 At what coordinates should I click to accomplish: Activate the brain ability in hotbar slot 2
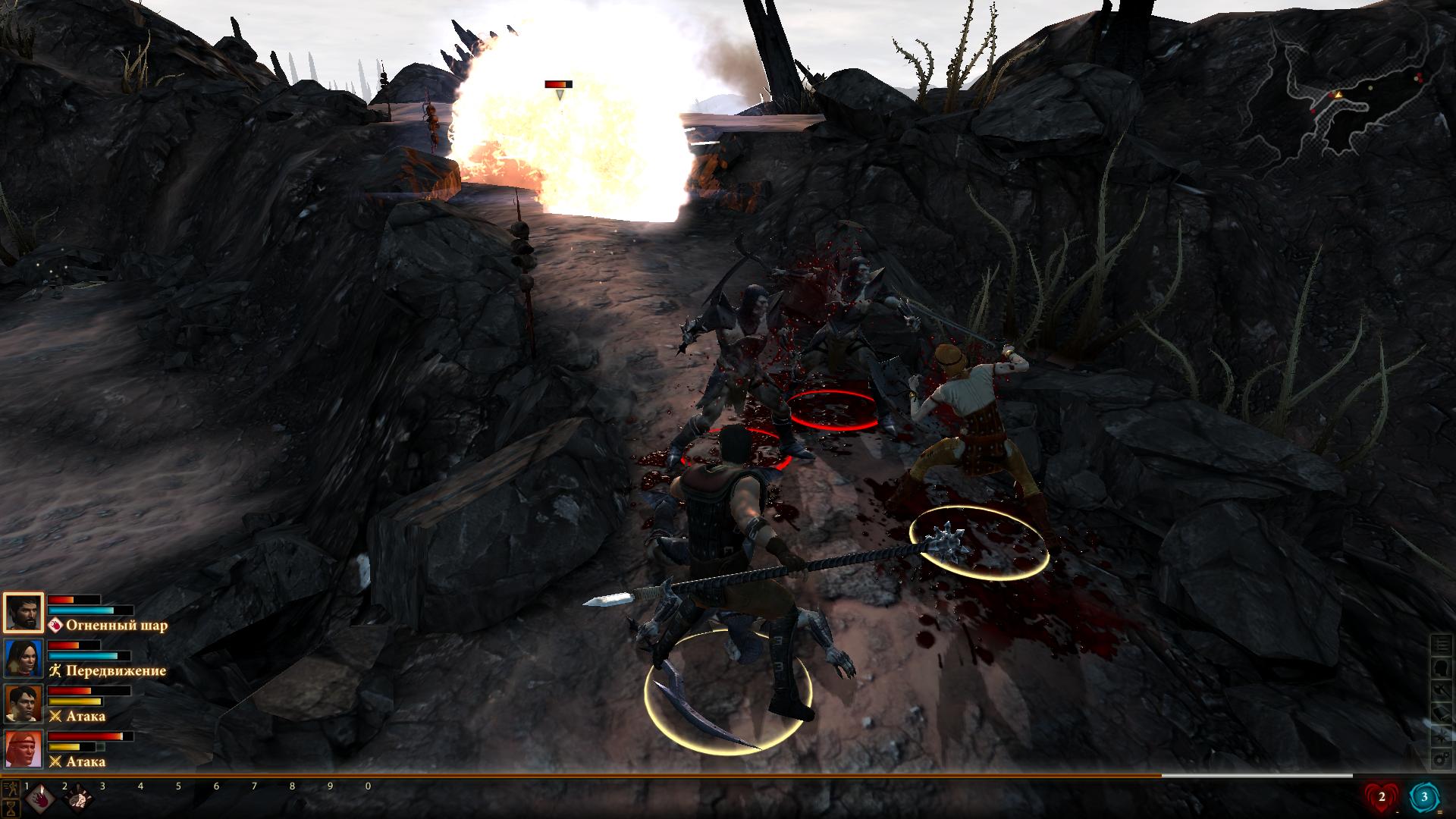click(77, 799)
